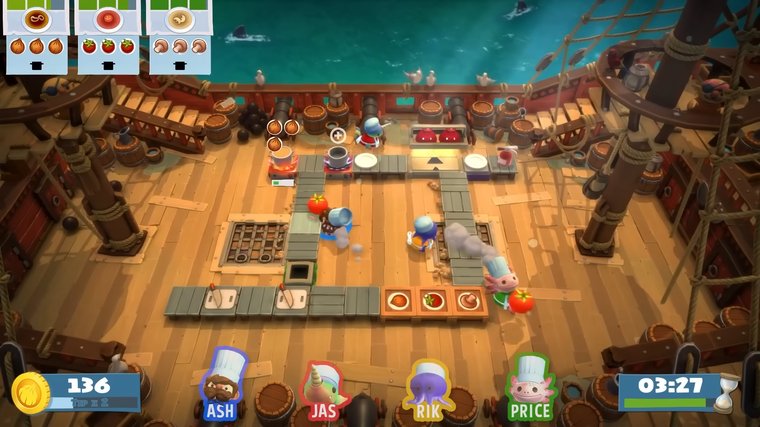Screen dimensions: 760x427
Task: Select the onion soup order ticket
Action: [x=35, y=35]
